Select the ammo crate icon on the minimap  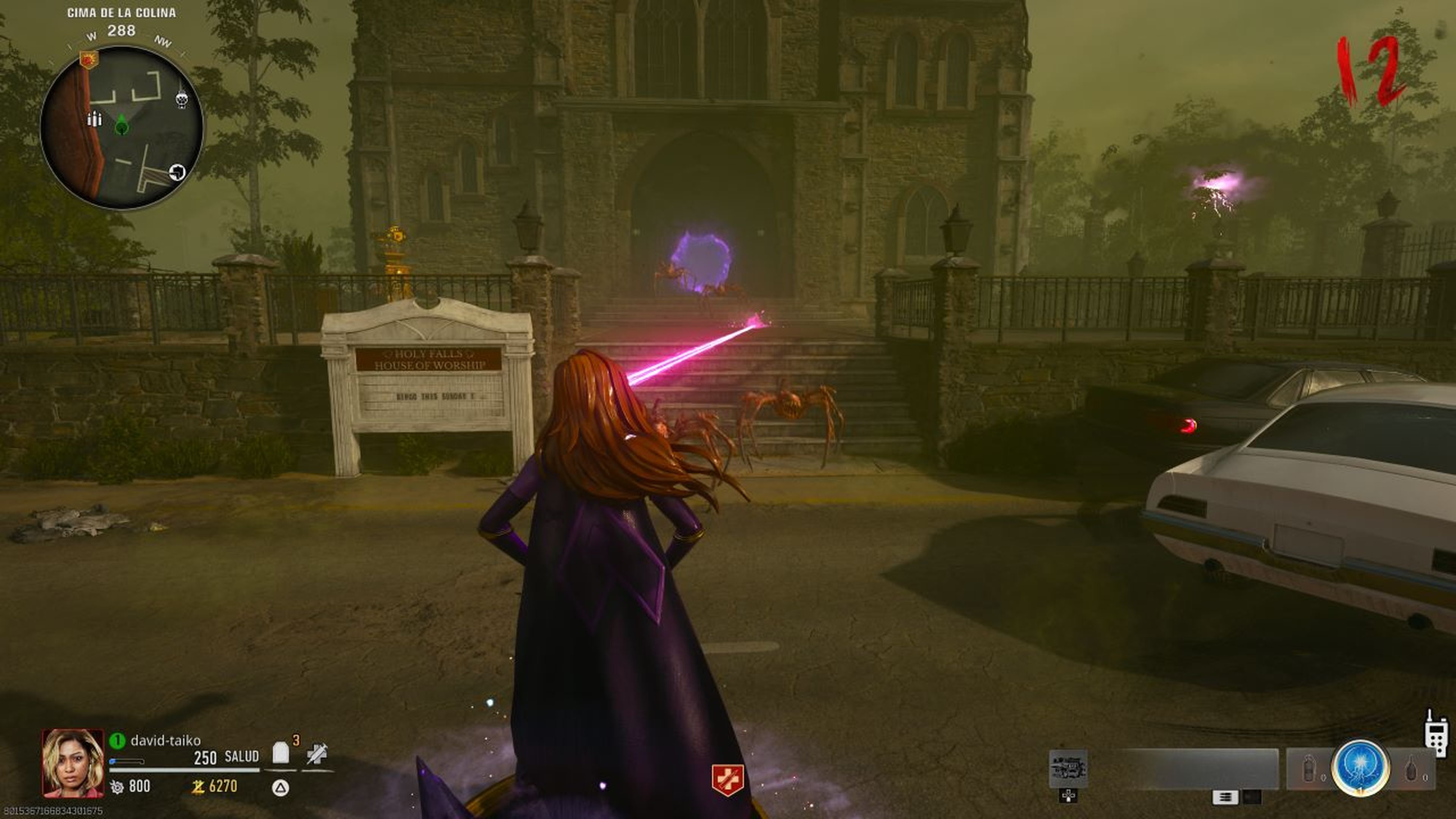coord(95,119)
